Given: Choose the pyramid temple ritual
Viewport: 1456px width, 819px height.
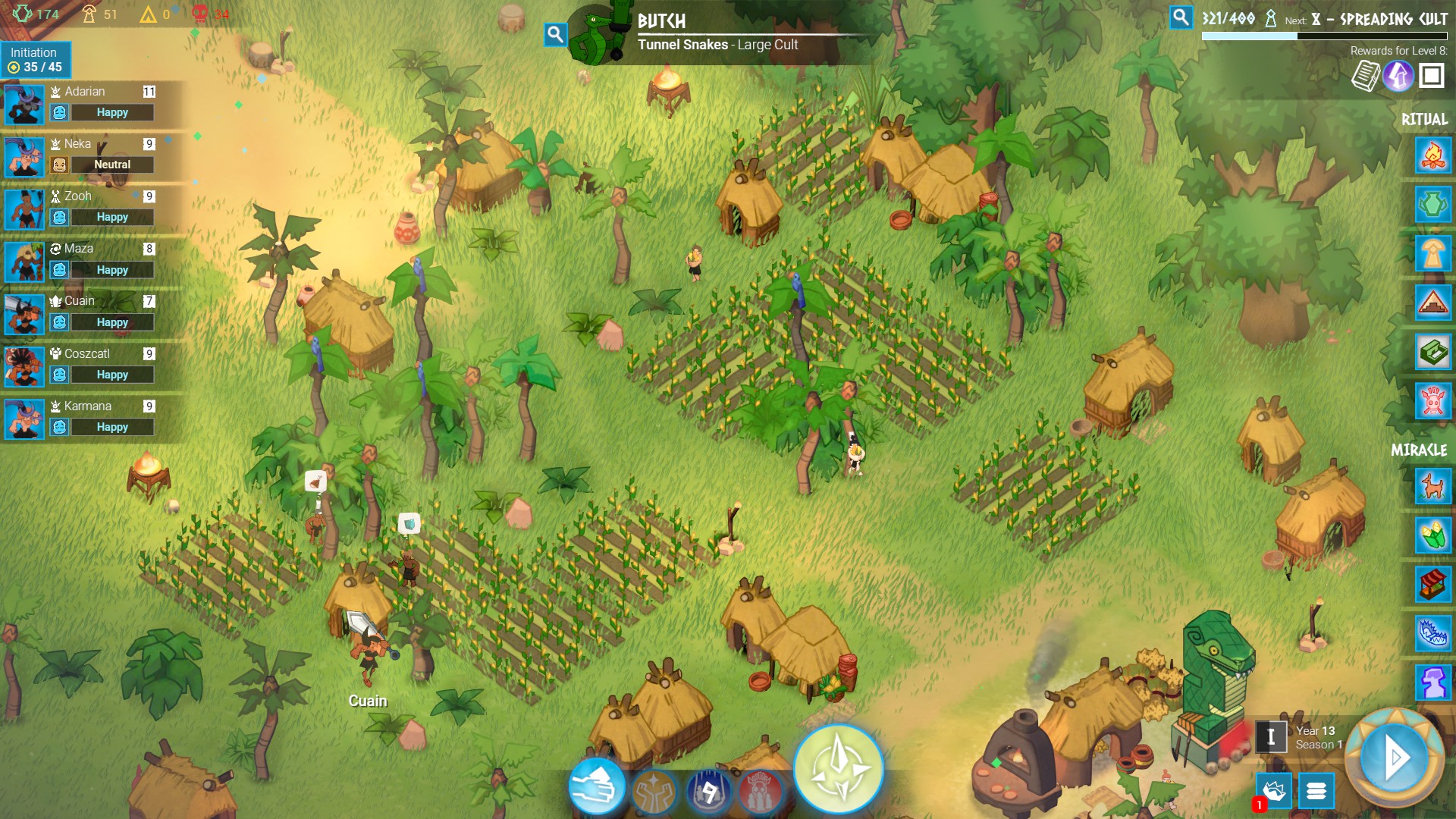Looking at the screenshot, I should [1432, 303].
